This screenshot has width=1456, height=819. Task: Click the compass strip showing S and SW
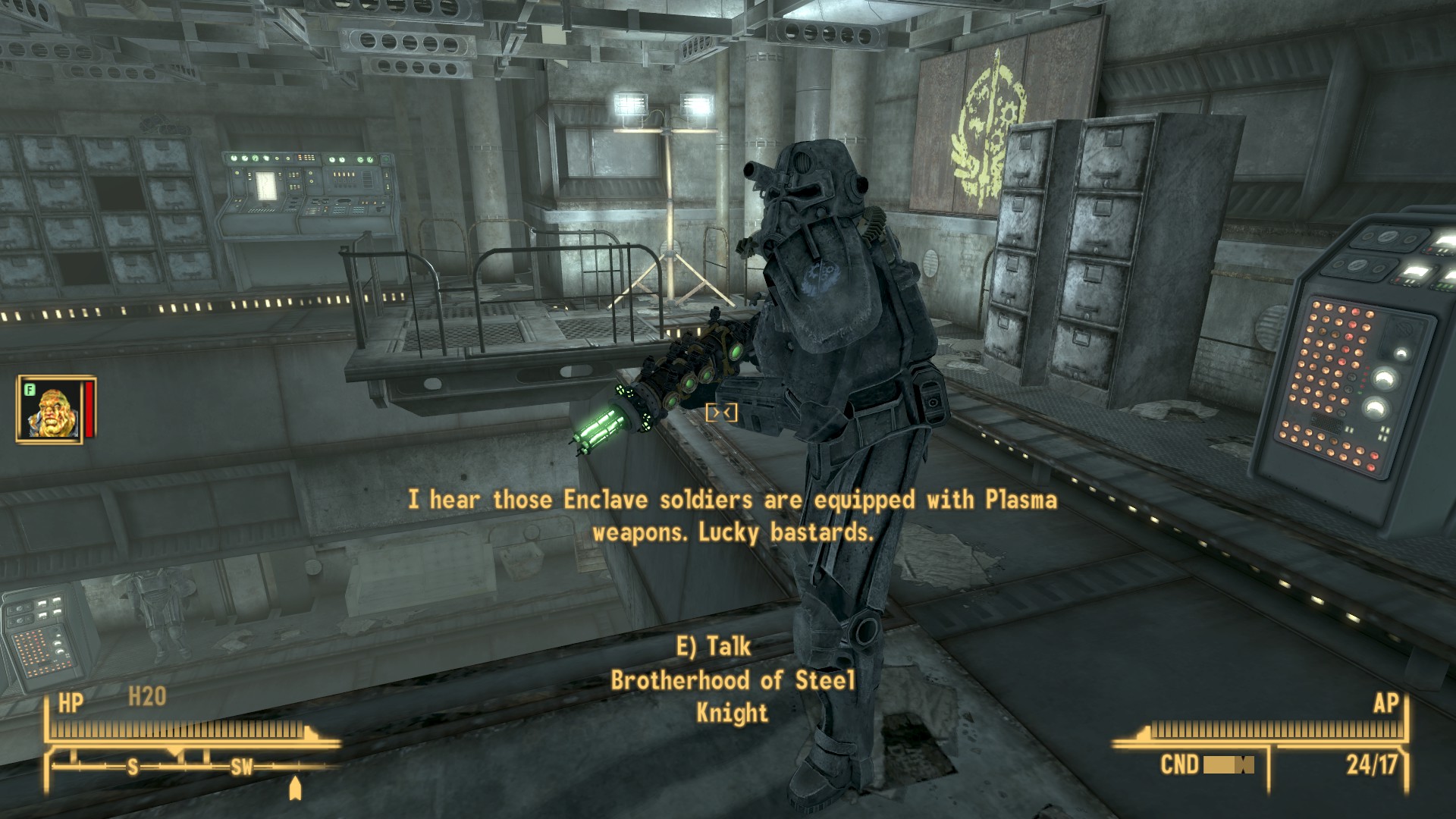point(190,767)
